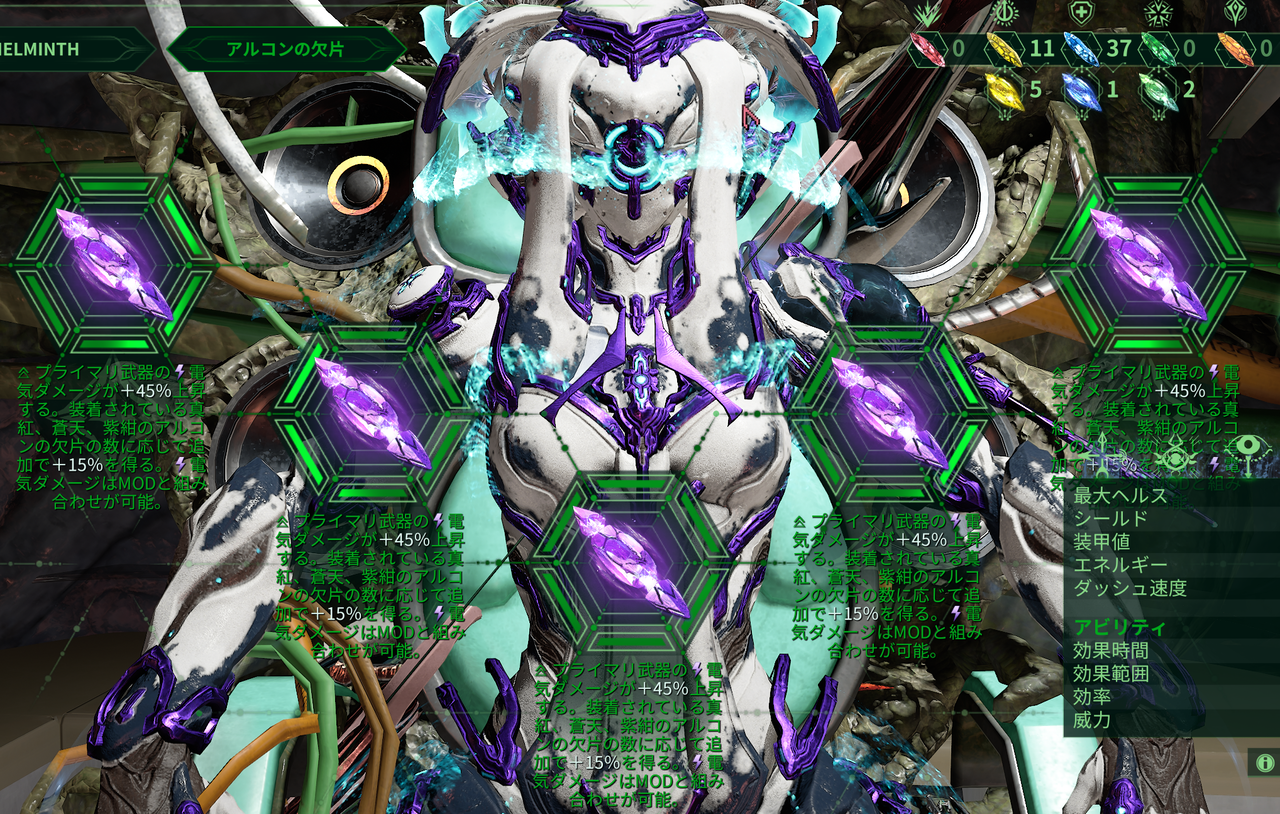Image resolution: width=1280 pixels, height=814 pixels.
Task: Select the azure Archon Shard icon showing 37
Action: (1080, 50)
